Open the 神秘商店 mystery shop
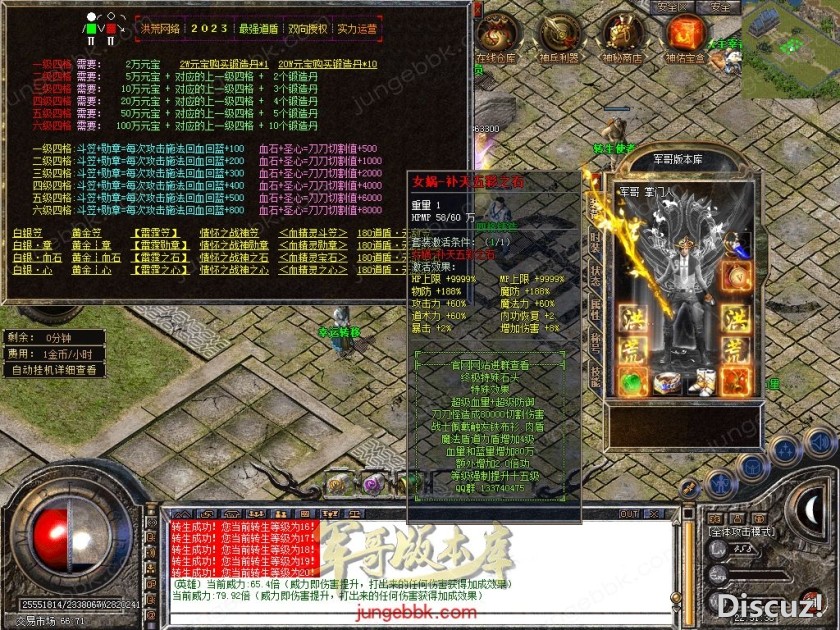The width and height of the screenshot is (840, 630). [x=622, y=35]
